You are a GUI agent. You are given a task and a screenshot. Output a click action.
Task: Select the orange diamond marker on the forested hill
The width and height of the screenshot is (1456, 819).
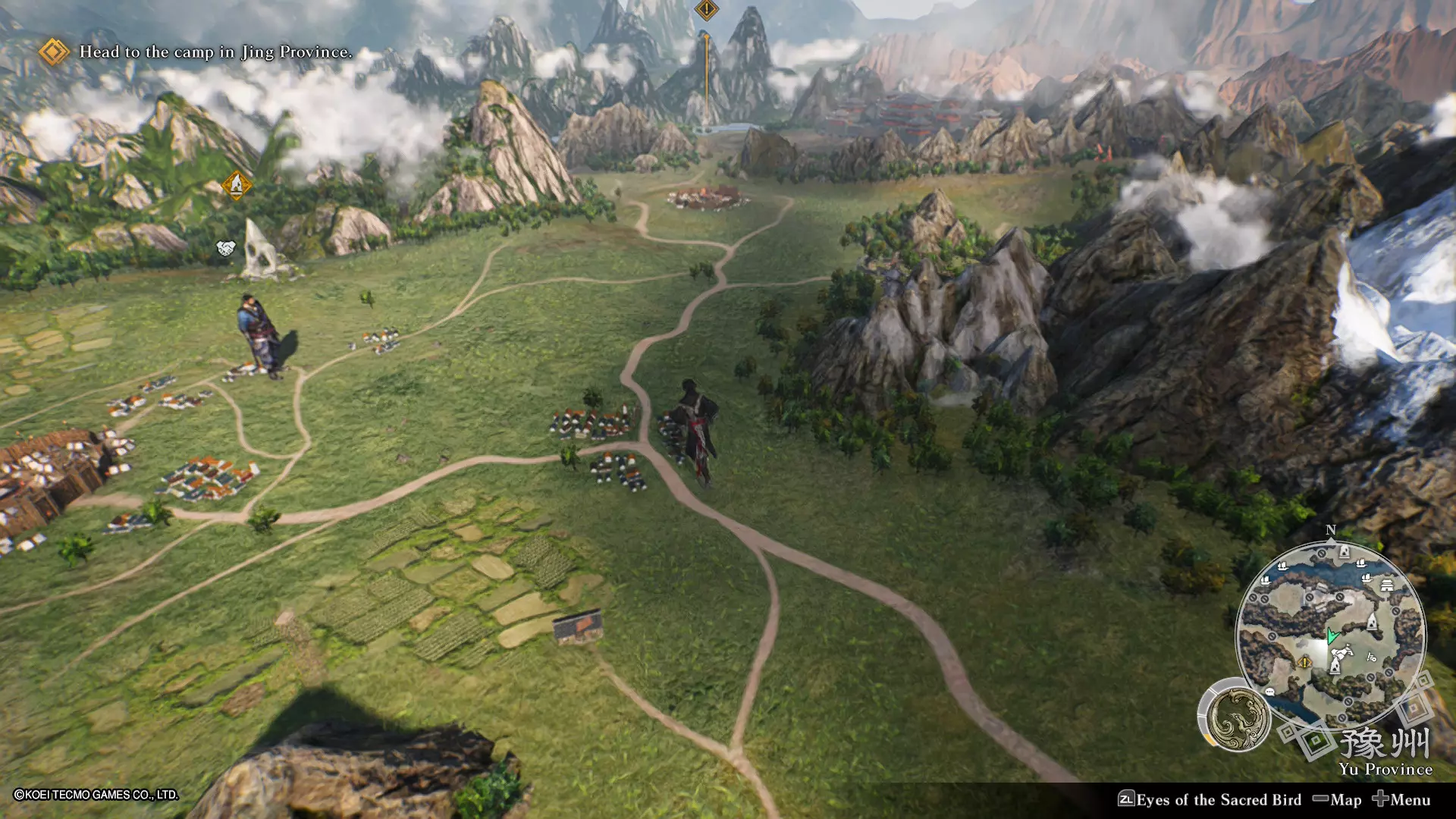(236, 184)
